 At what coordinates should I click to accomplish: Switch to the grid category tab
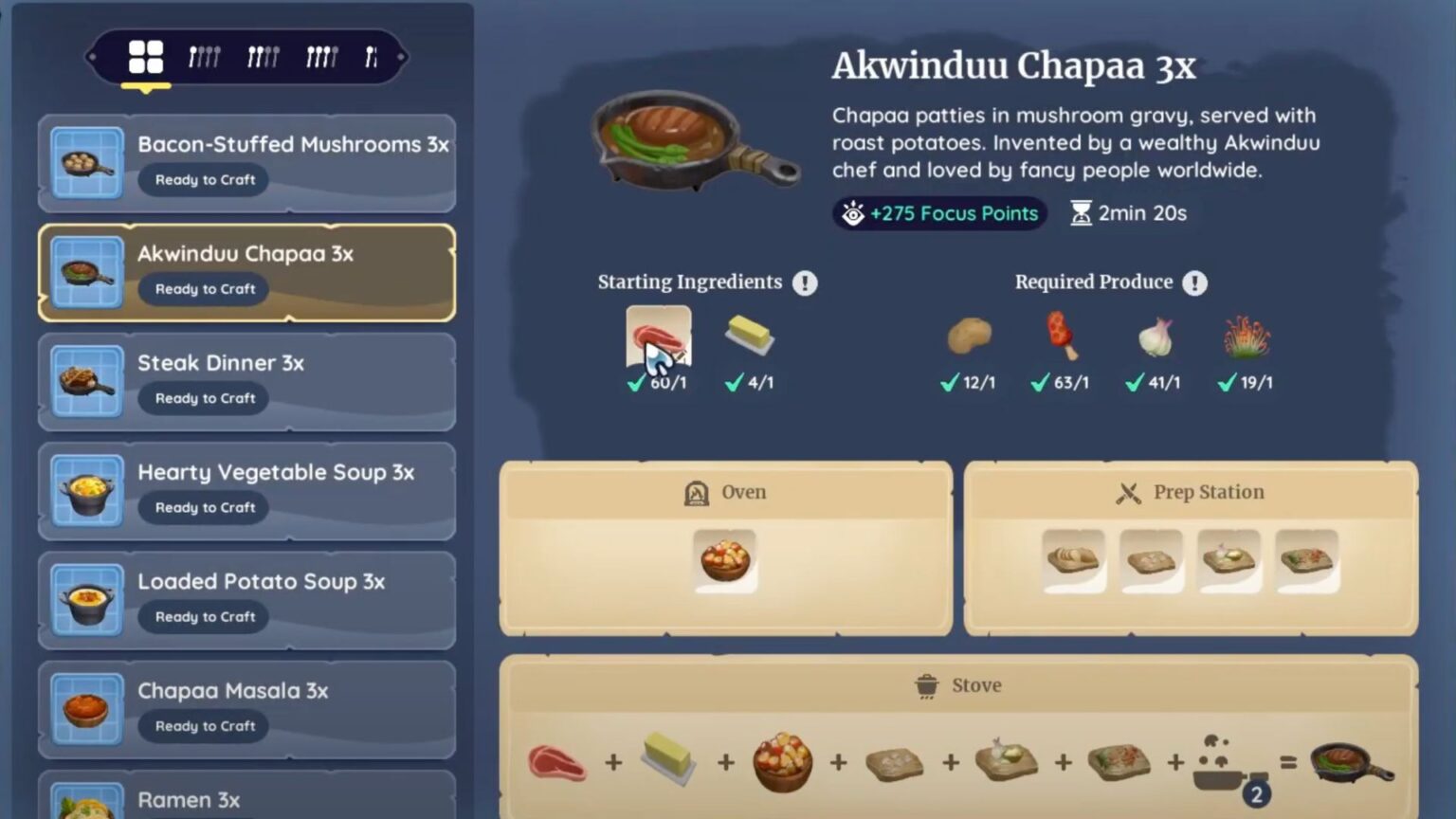147,56
